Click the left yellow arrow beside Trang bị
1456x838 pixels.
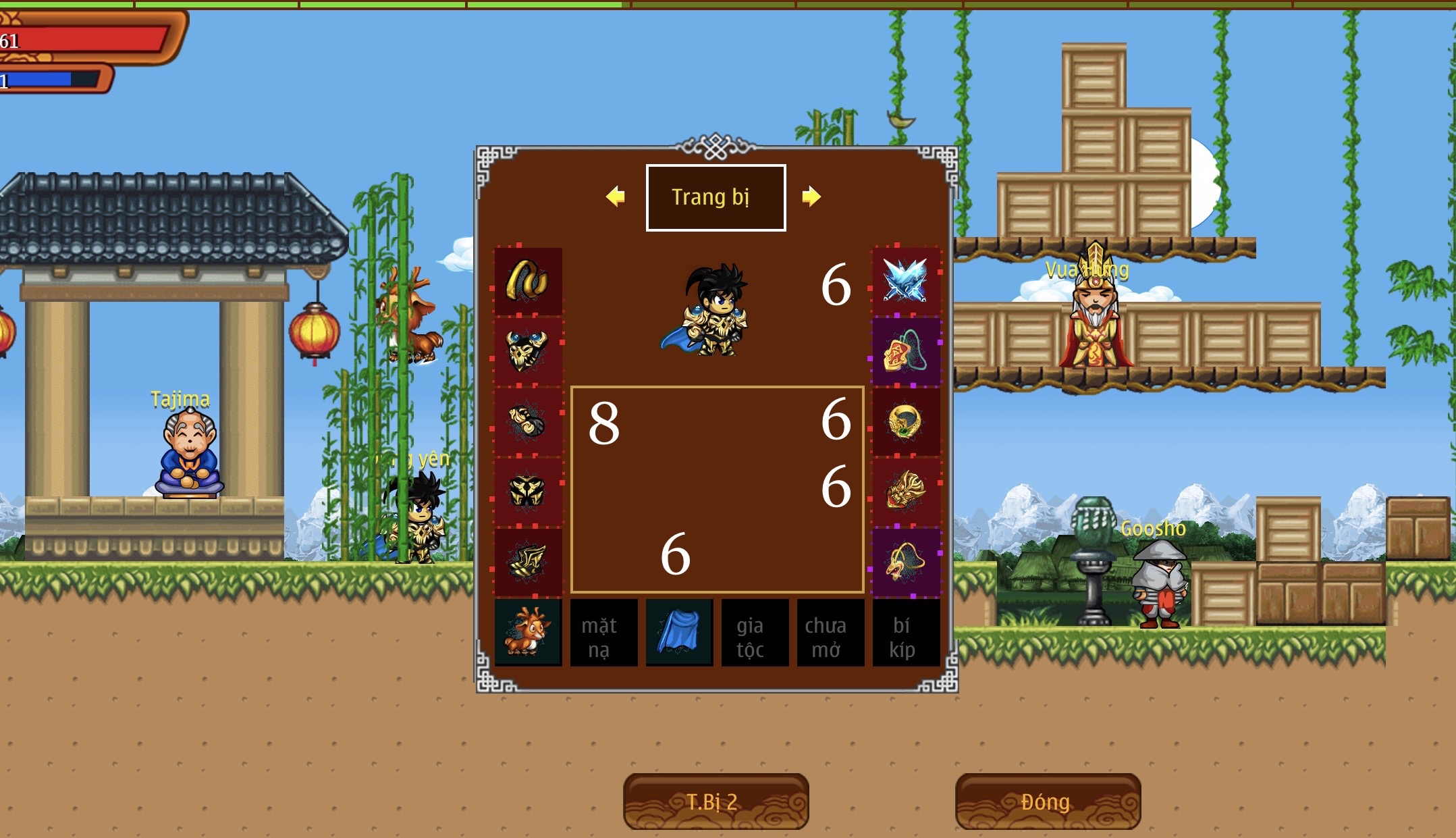coord(615,197)
